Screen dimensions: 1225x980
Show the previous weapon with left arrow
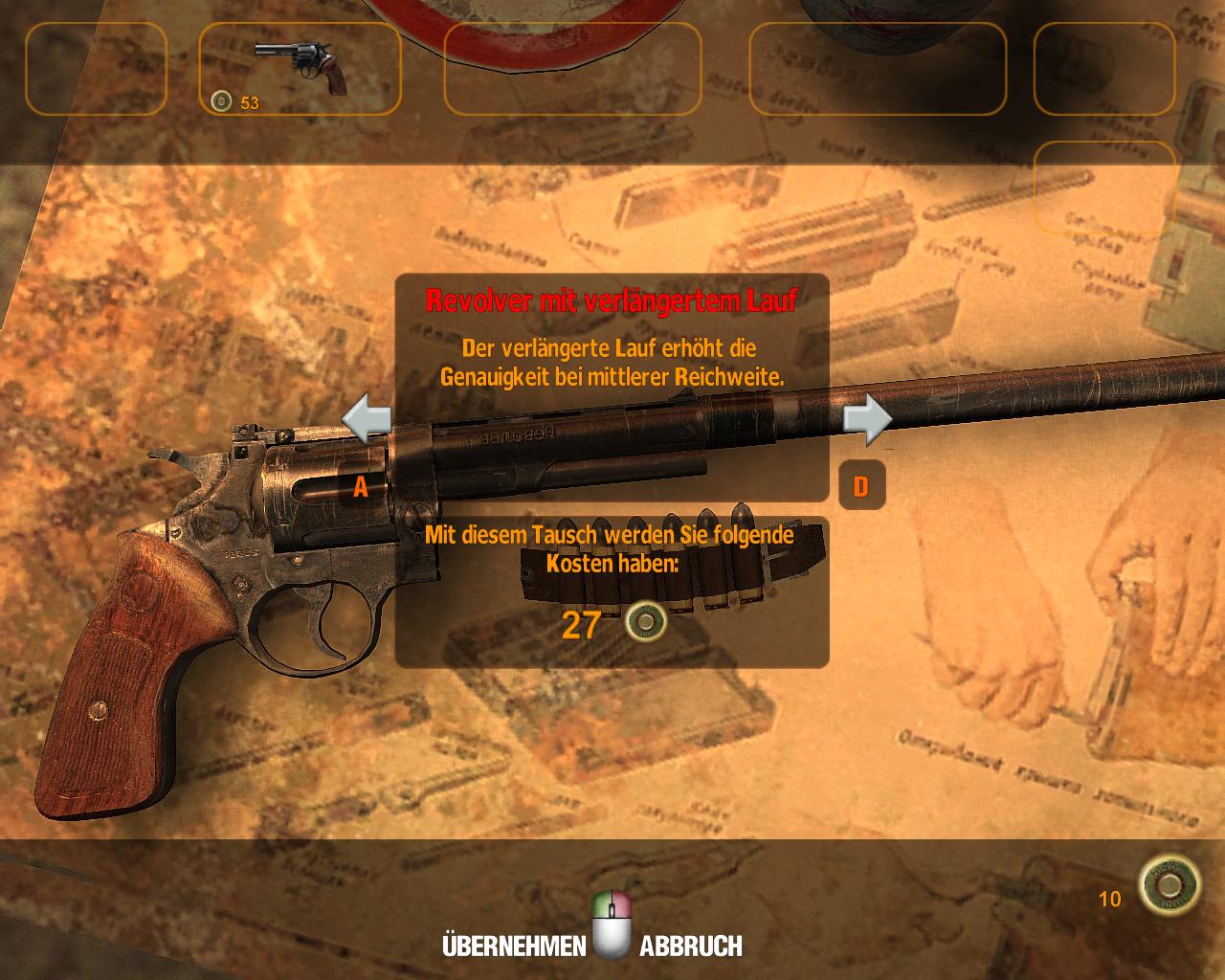tap(367, 421)
